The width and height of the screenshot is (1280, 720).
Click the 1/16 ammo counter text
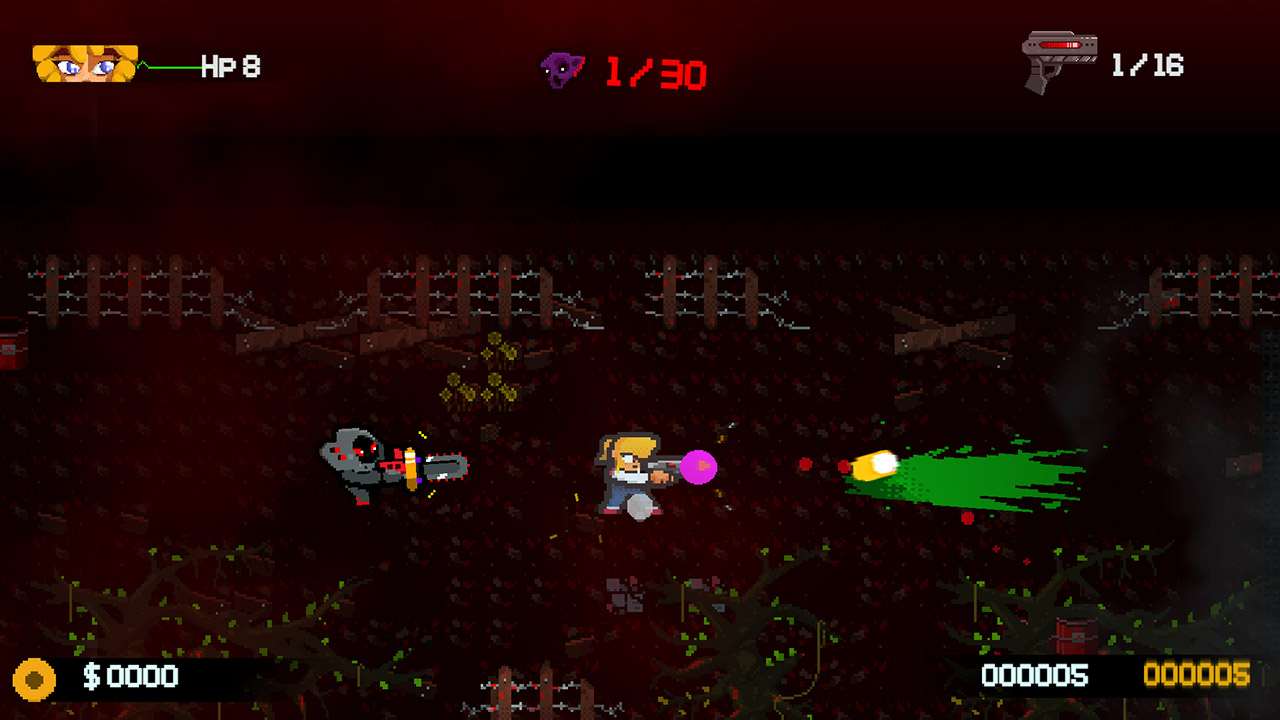click(1148, 63)
